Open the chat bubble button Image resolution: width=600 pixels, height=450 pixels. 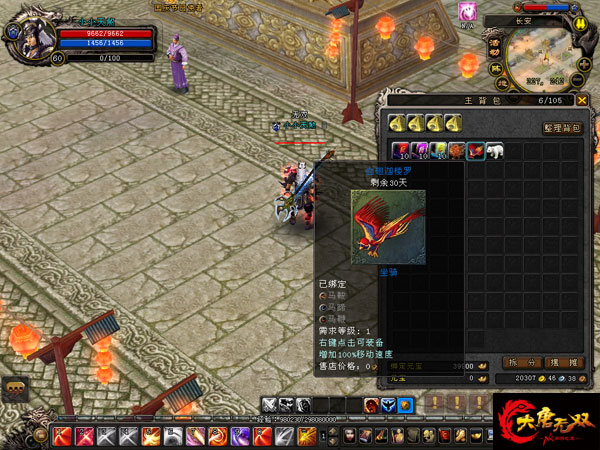click(x=13, y=388)
